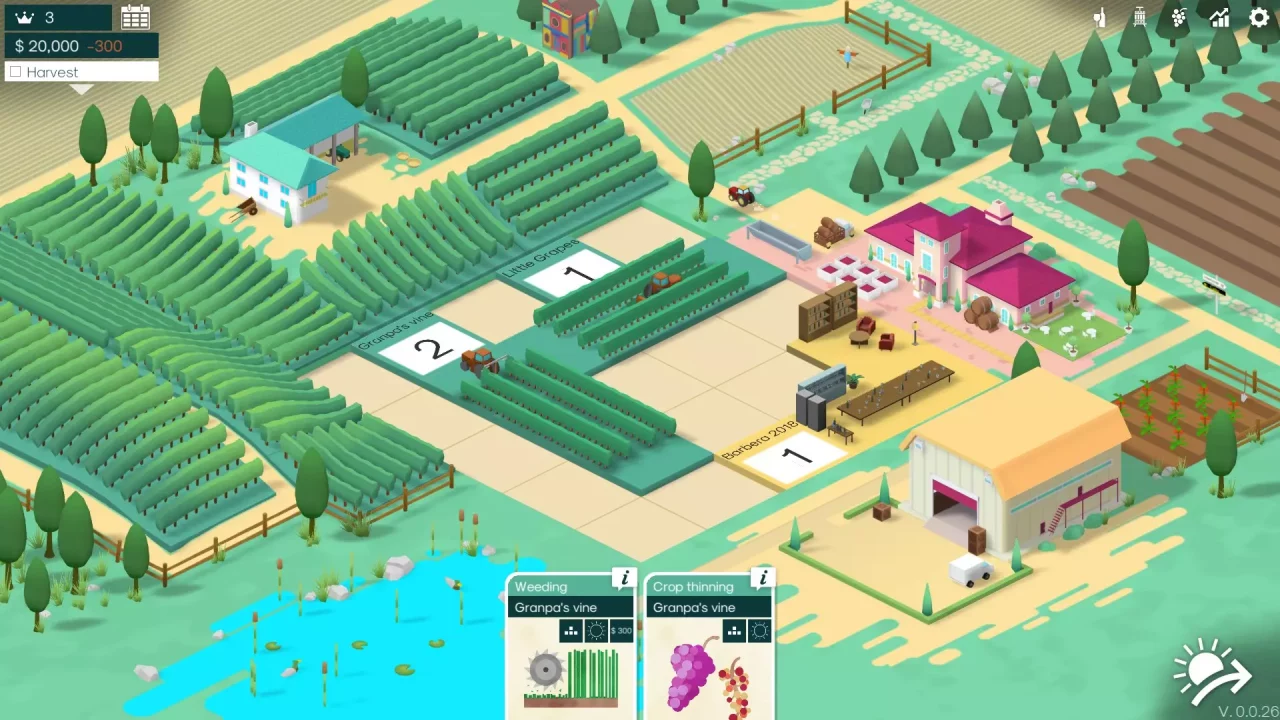Image resolution: width=1280 pixels, height=720 pixels.
Task: Open the wine press screen
Action: tap(1138, 17)
